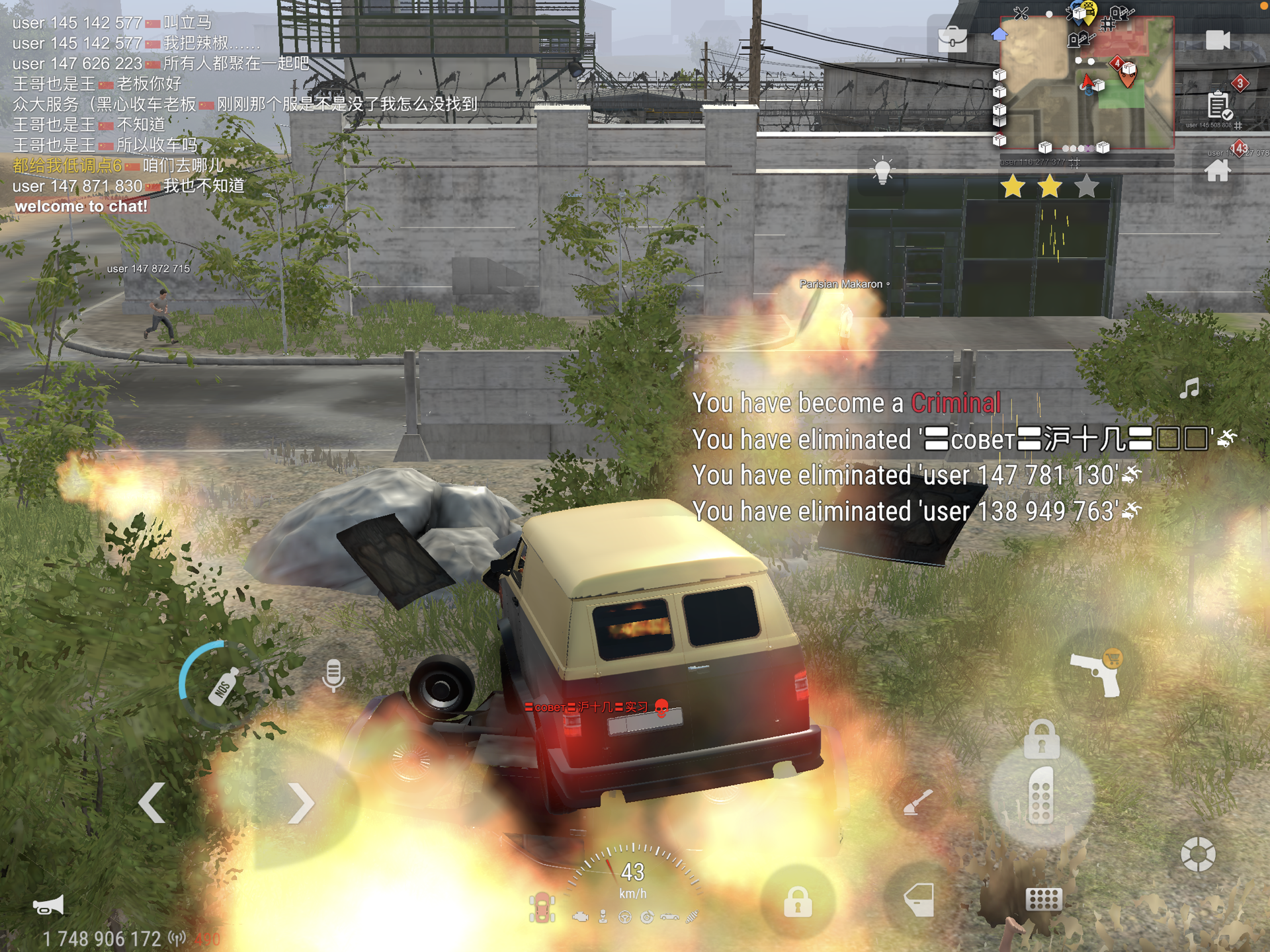Activate the NOS nitro boost button
The image size is (1270, 952).
[223, 686]
